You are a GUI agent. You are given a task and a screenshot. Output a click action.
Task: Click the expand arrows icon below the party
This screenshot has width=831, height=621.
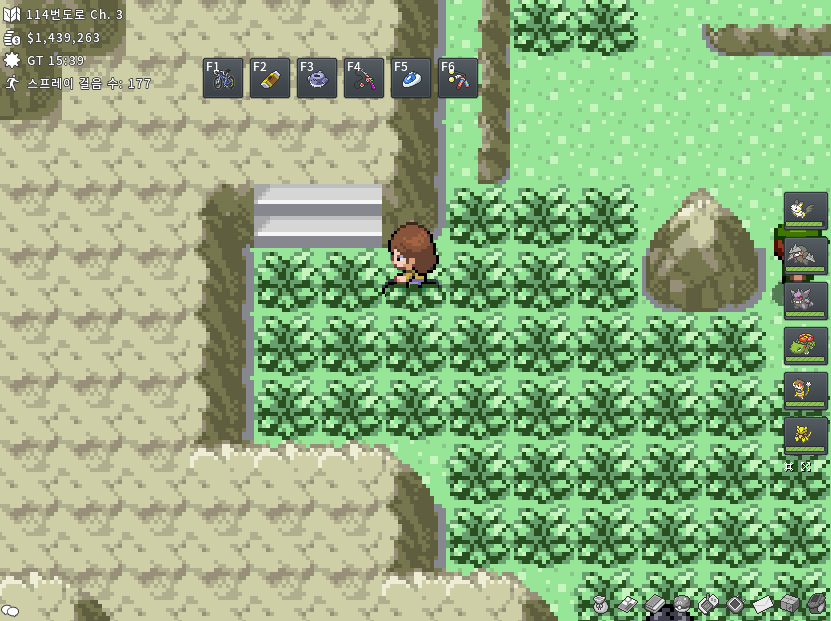click(x=805, y=466)
